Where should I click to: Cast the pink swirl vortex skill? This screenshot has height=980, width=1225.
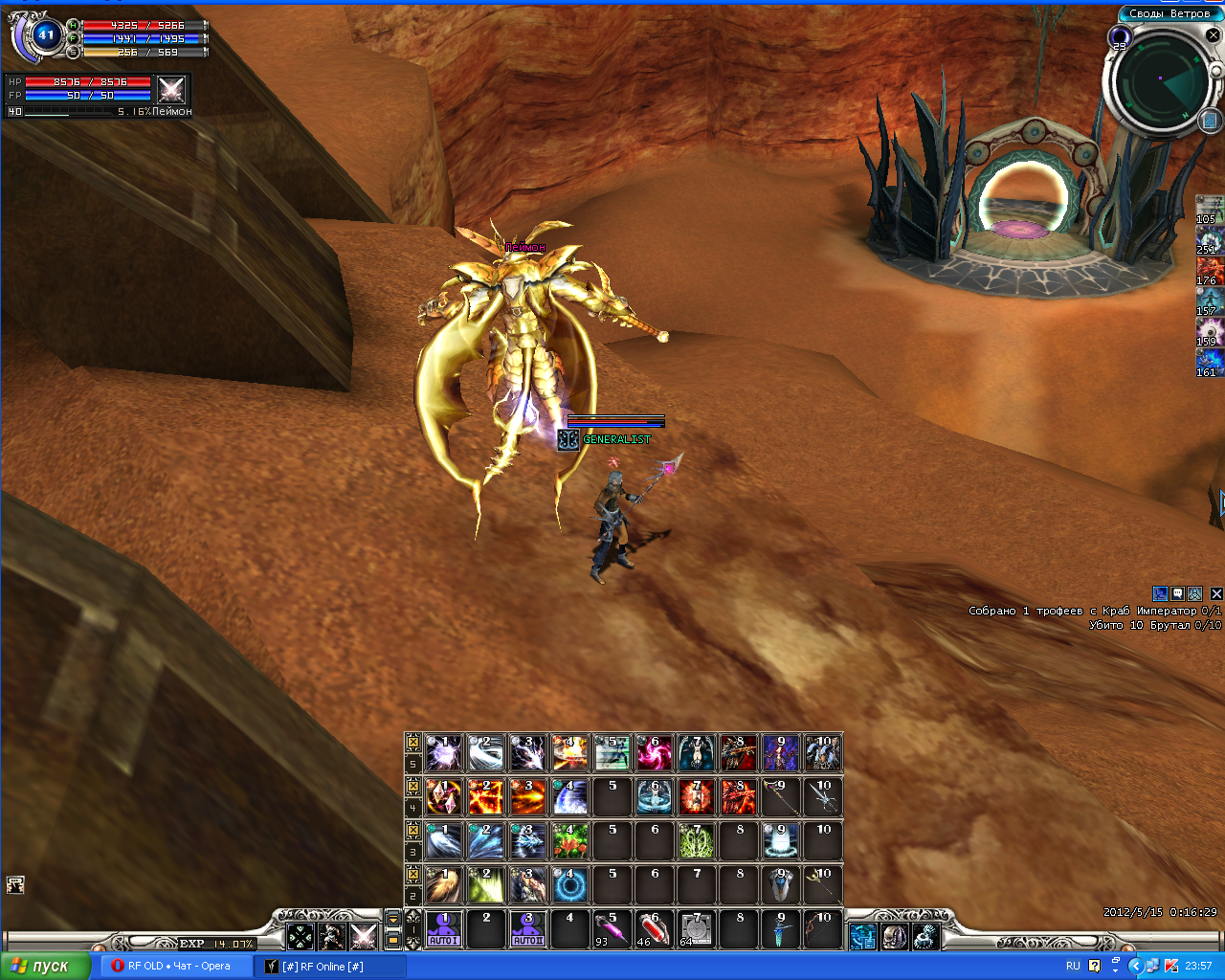(654, 753)
